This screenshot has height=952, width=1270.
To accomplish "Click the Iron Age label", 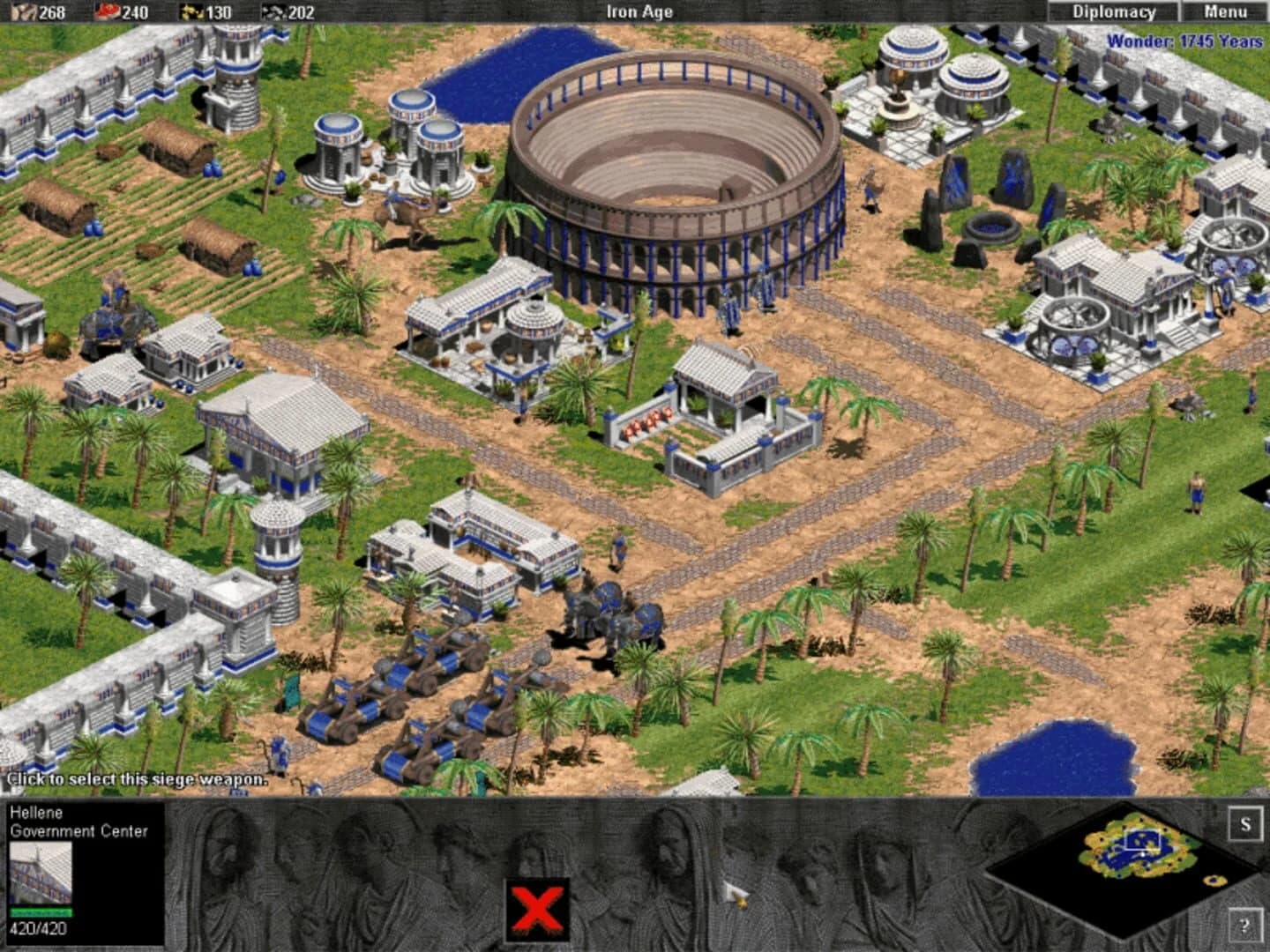I will pos(639,11).
